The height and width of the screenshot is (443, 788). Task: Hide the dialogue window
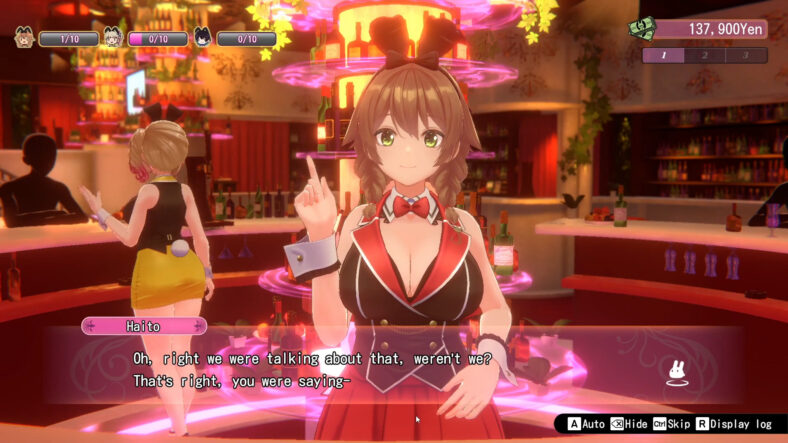point(630,424)
